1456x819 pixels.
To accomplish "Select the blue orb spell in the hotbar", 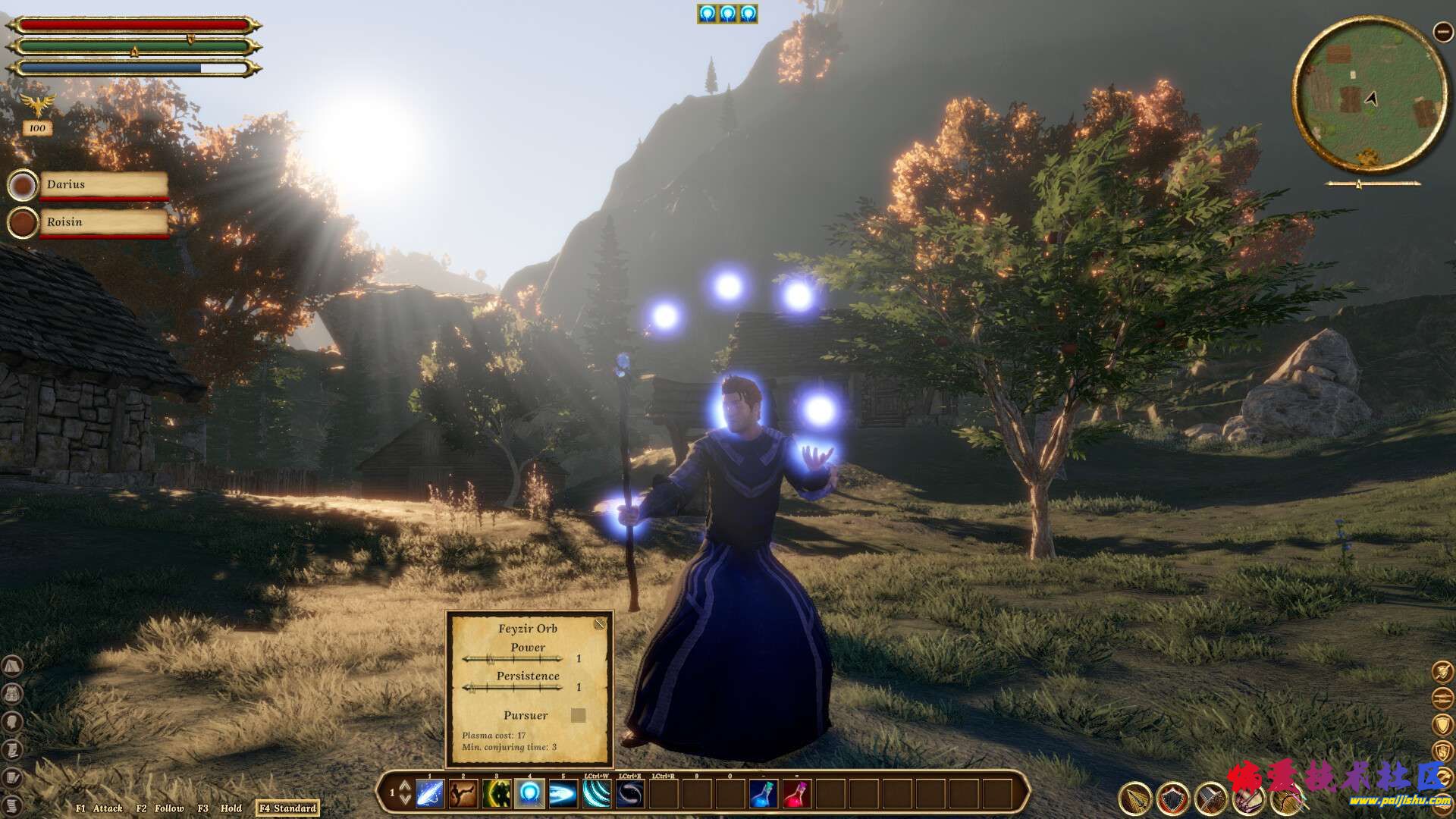I will pyautogui.click(x=529, y=794).
